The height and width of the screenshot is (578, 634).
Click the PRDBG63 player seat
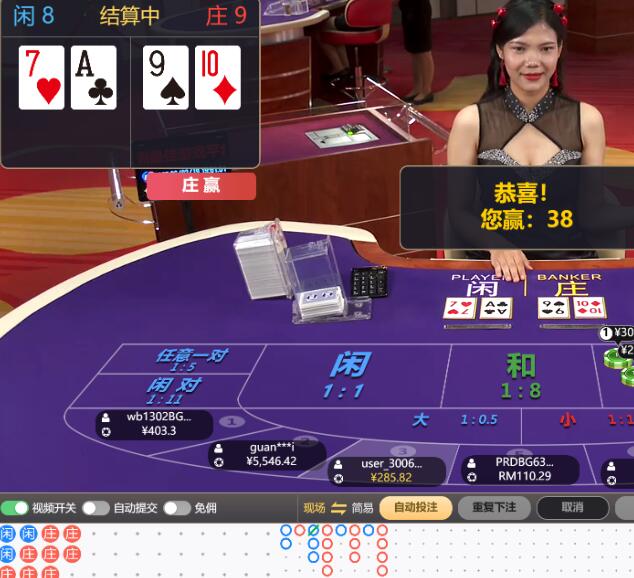pos(522,469)
